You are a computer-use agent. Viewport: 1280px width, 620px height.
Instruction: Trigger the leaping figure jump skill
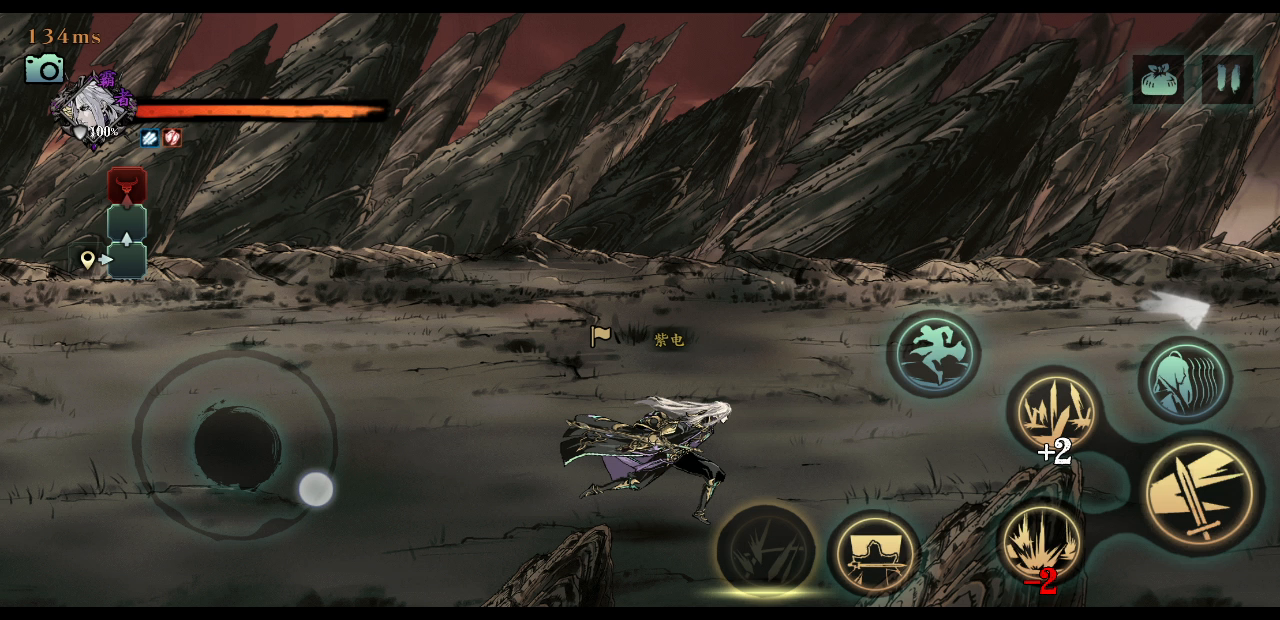coord(933,353)
